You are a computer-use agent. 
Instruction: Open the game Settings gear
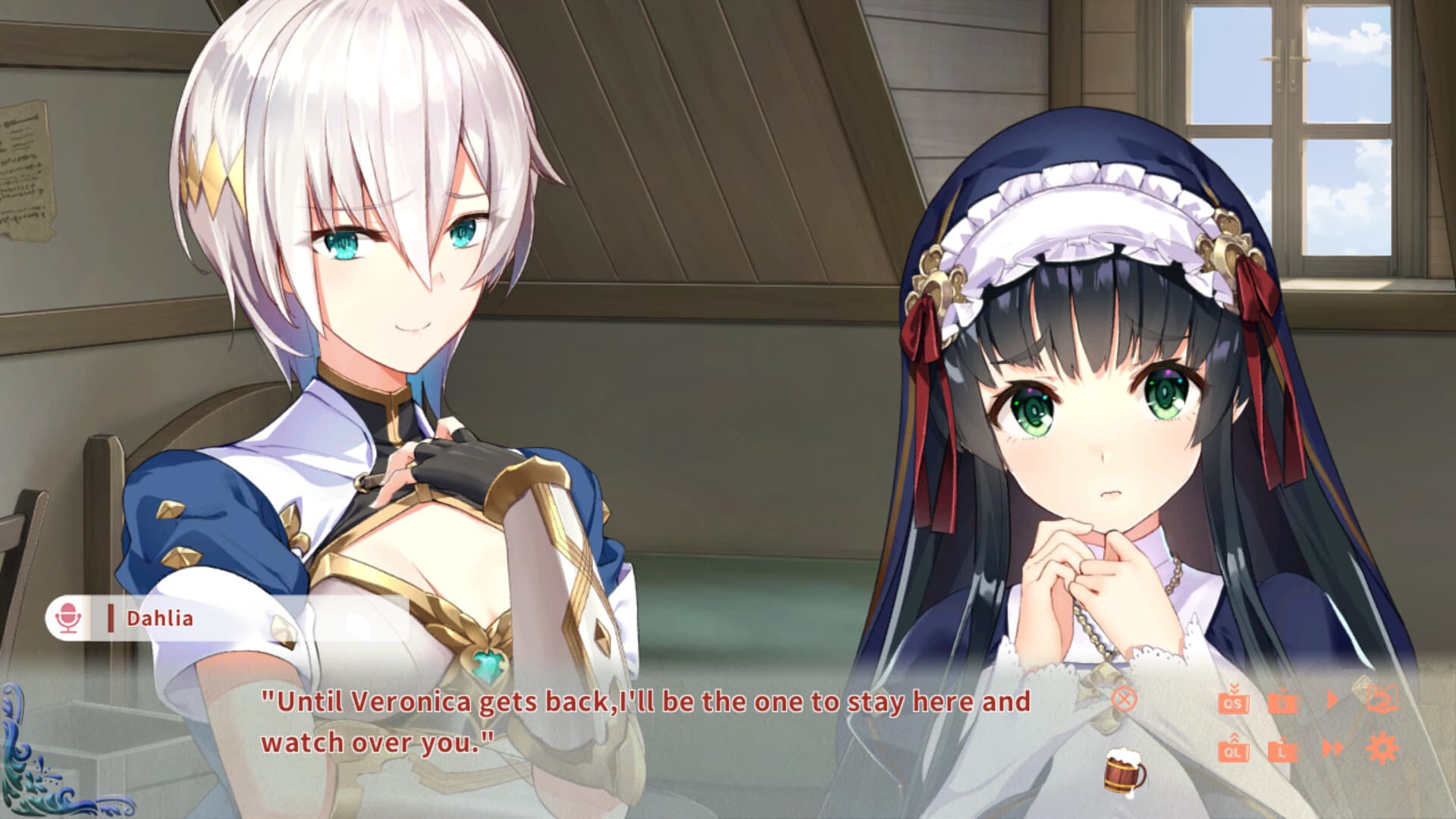[1382, 749]
